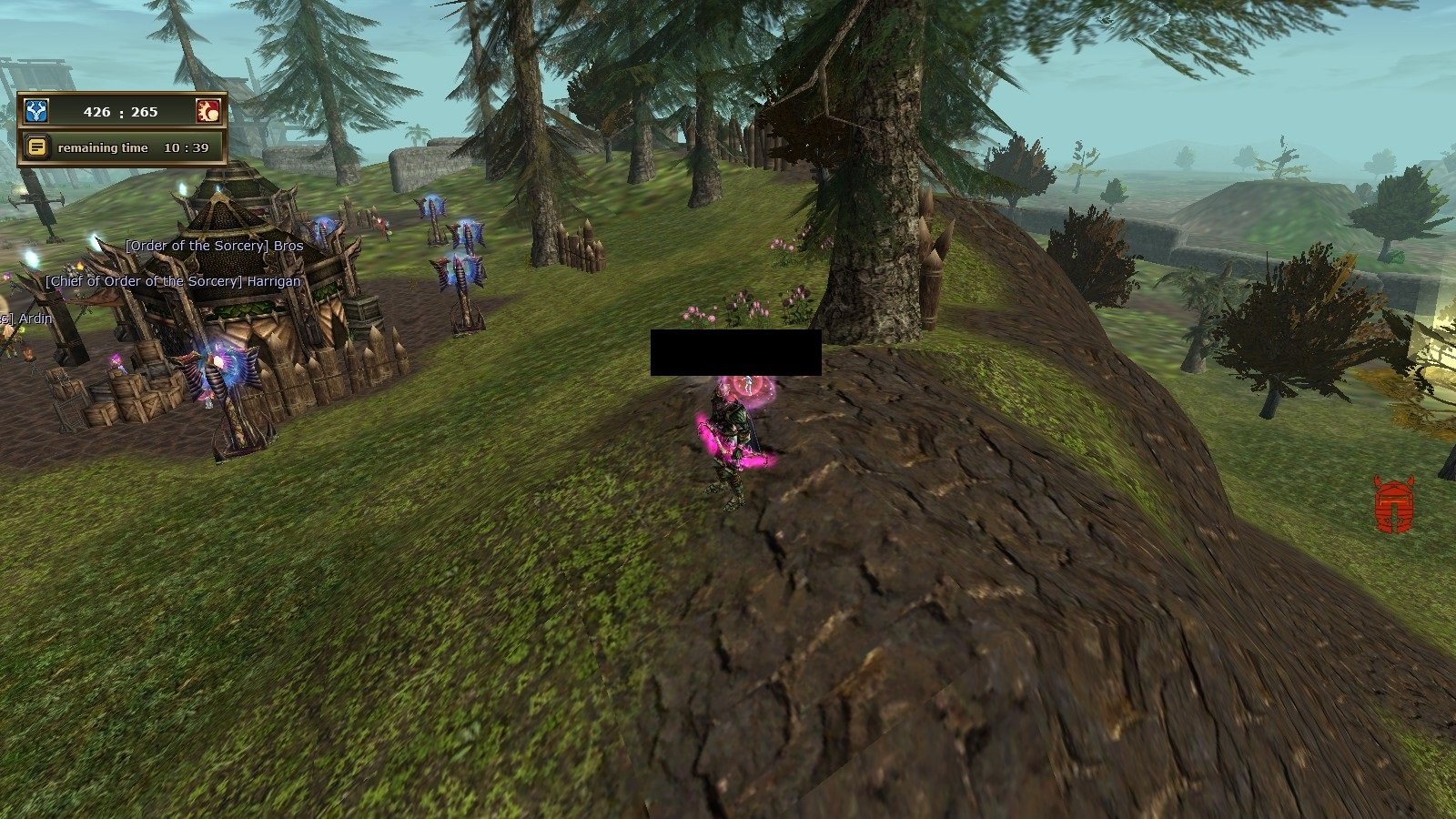Image resolution: width=1456 pixels, height=819 pixels.
Task: Click the blue faction emblem on the scoreboard
Action: click(x=36, y=111)
